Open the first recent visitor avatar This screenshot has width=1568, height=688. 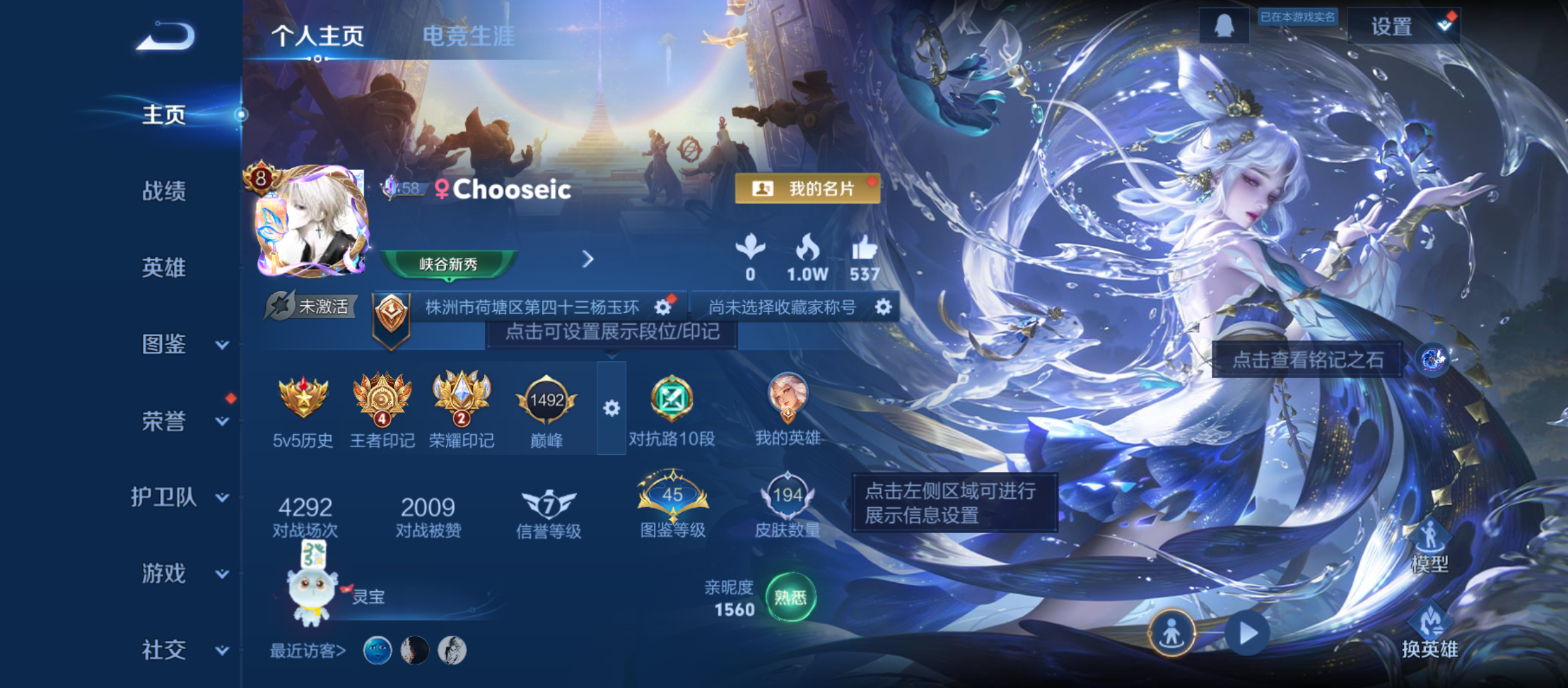(376, 652)
